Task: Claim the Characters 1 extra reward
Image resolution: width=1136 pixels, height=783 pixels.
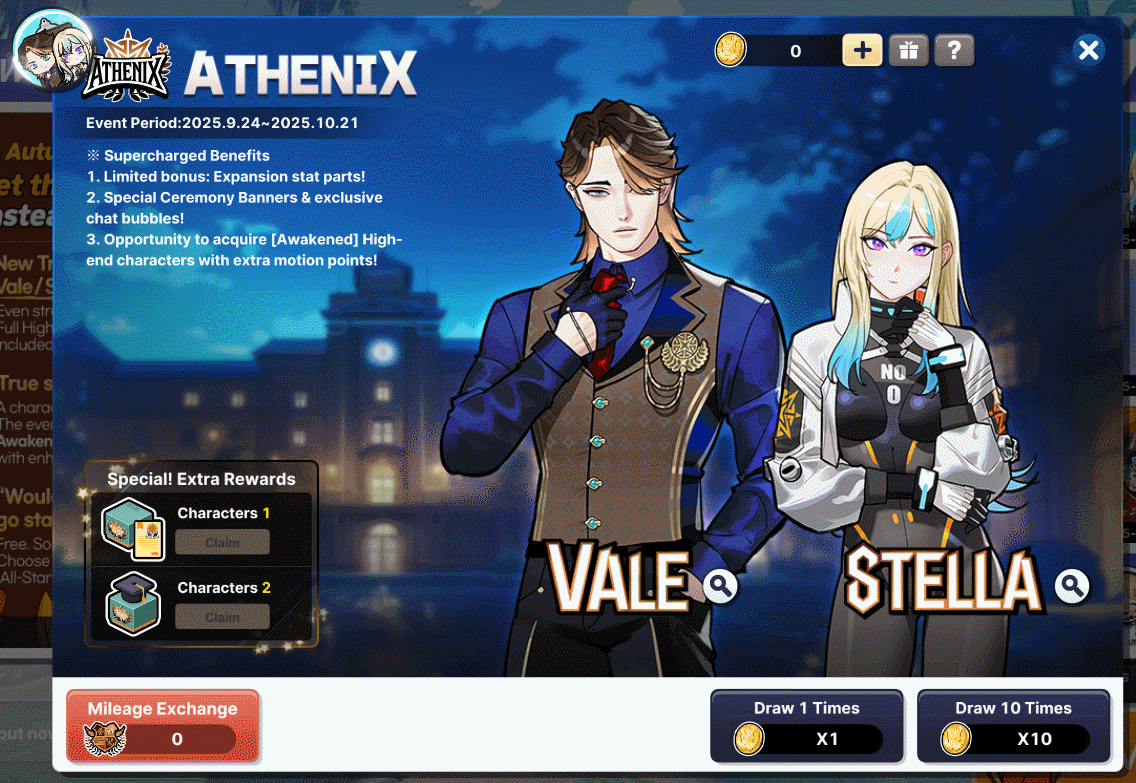Action: click(222, 542)
